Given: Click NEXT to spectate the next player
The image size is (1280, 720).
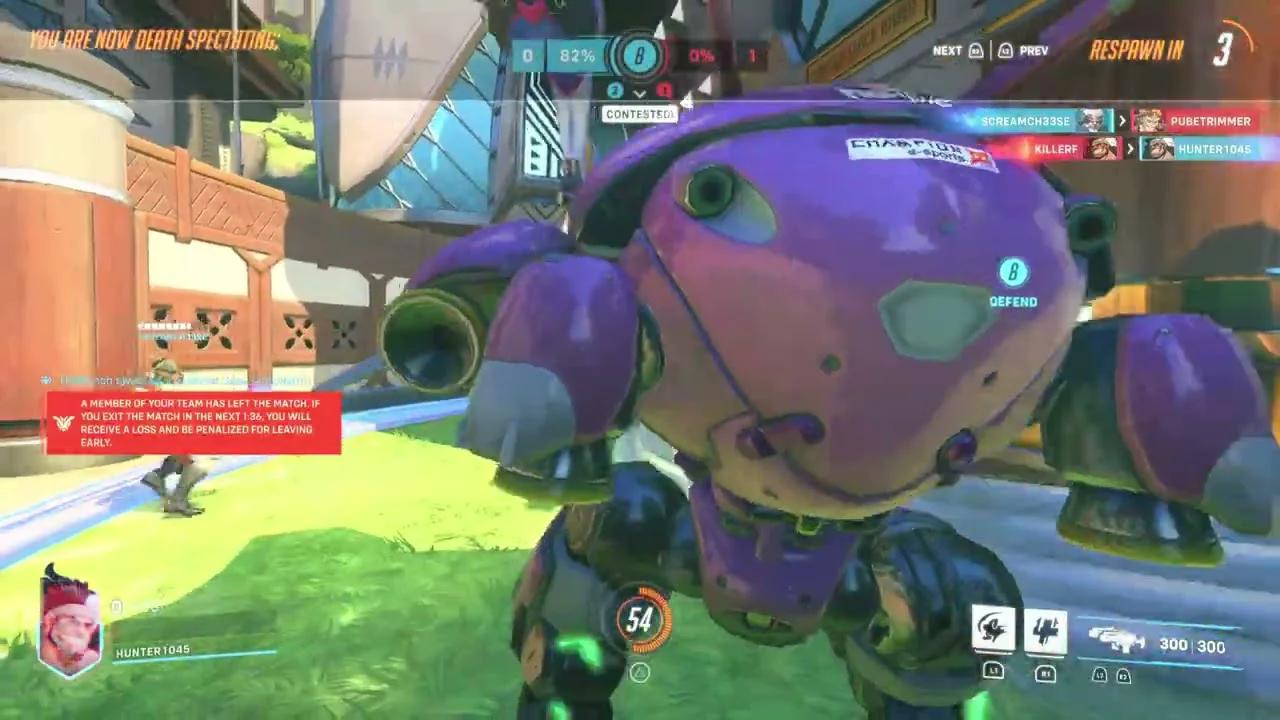Looking at the screenshot, I should tap(946, 50).
